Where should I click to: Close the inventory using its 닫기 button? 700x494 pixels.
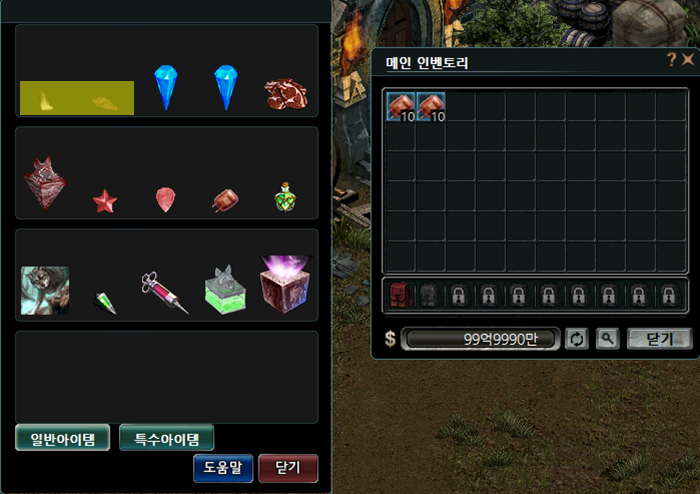coord(659,339)
